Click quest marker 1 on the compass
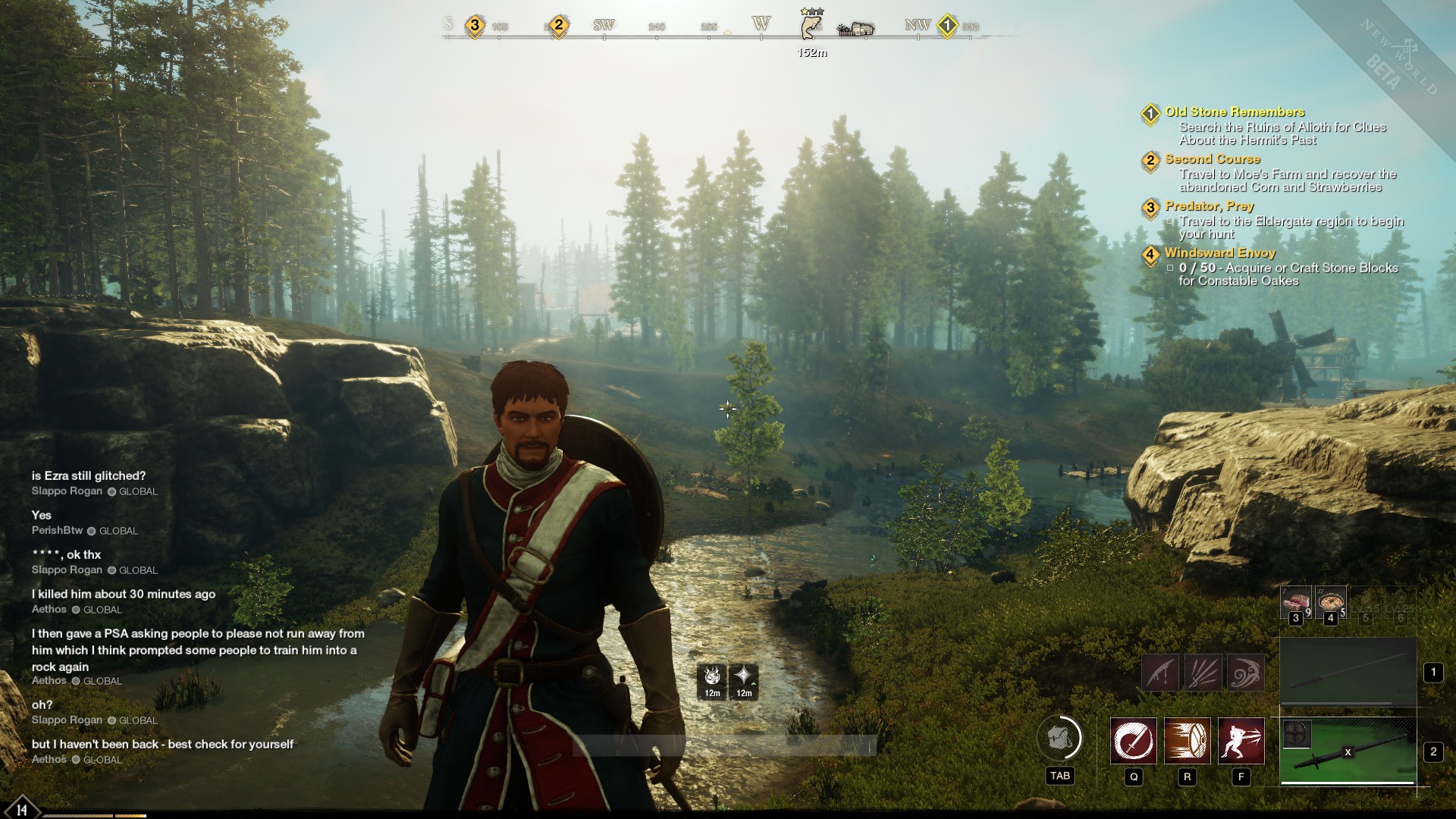The width and height of the screenshot is (1456, 819). 946,27
